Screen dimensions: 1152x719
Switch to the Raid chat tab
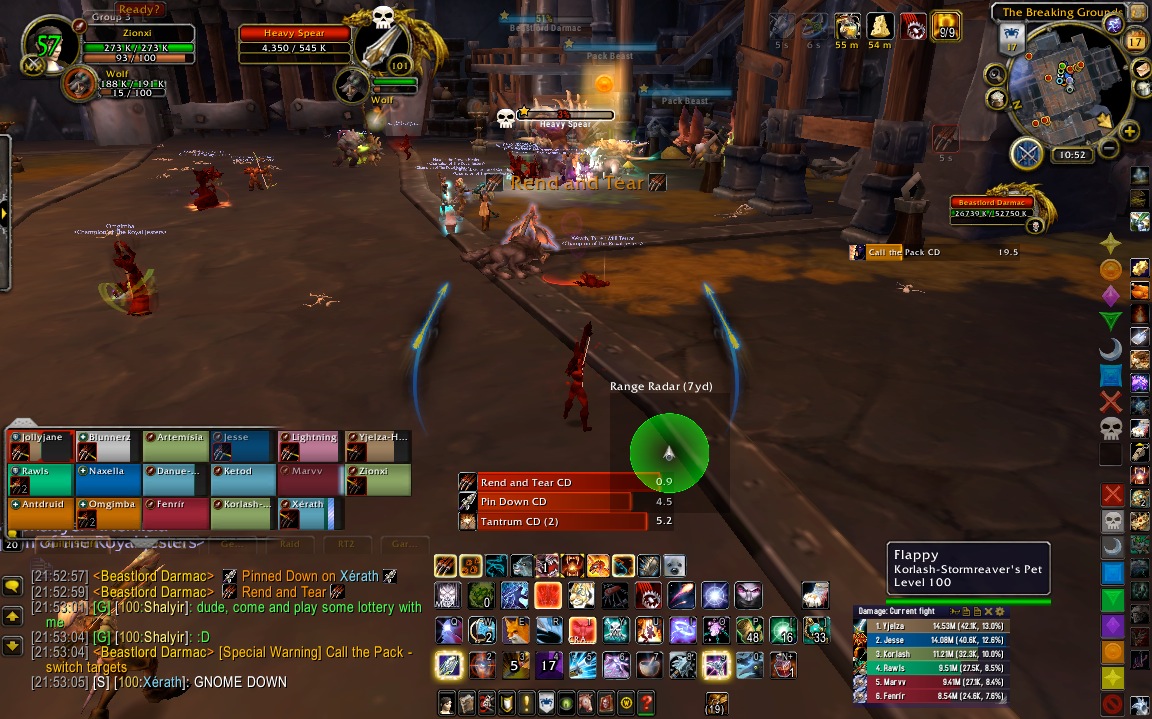click(289, 544)
